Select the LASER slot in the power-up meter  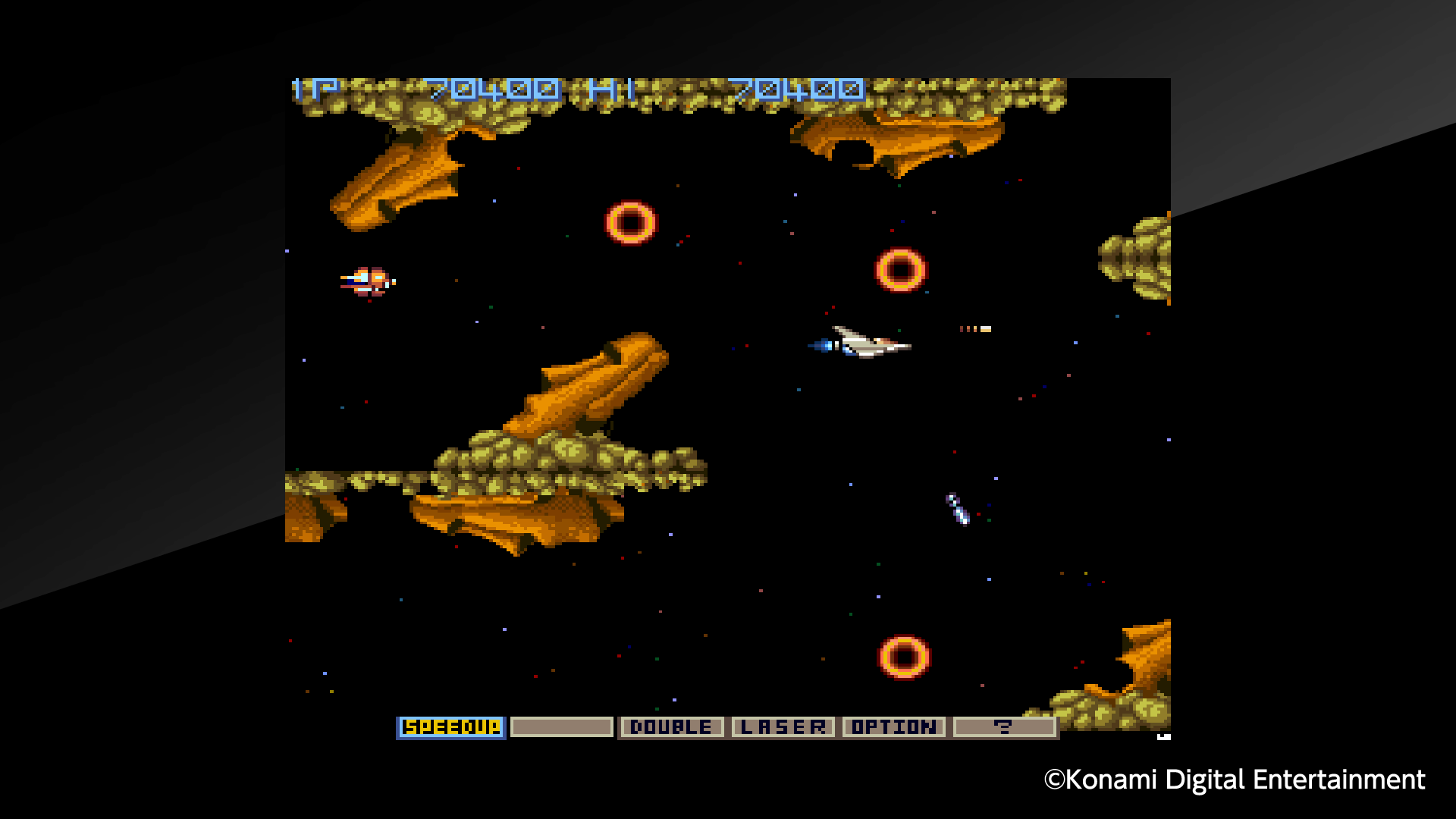(783, 726)
